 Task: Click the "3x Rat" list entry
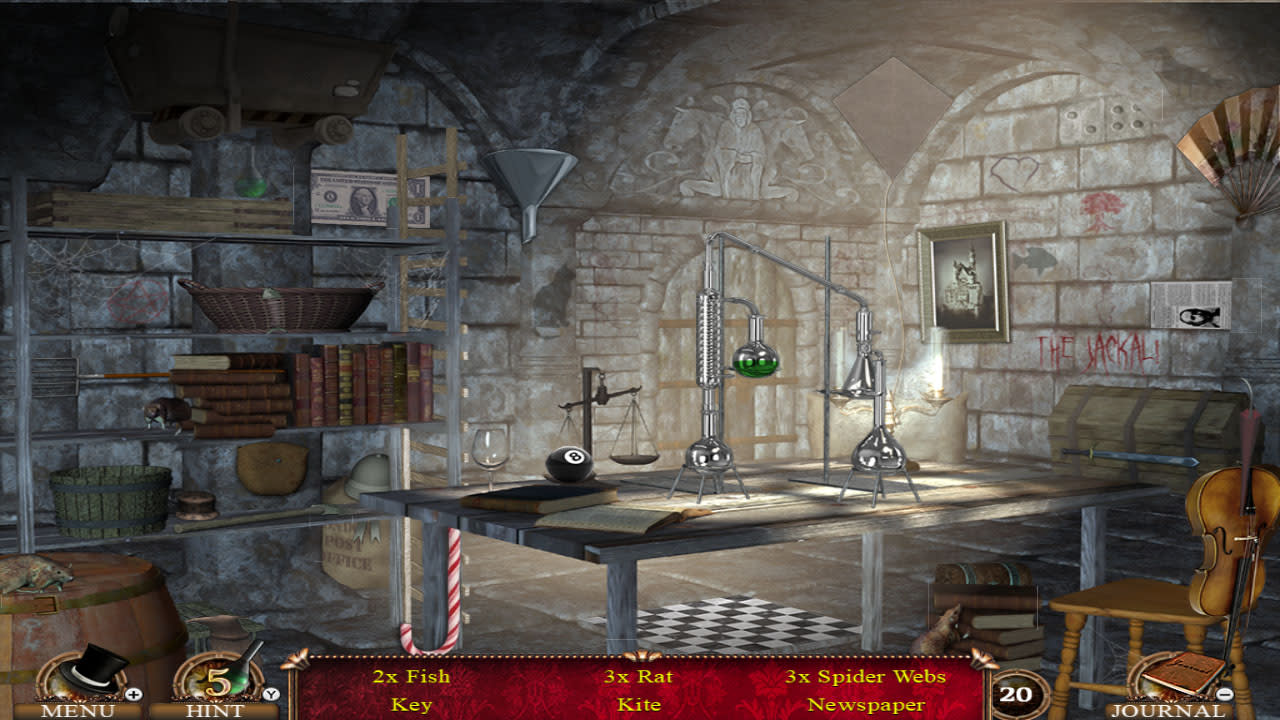[638, 676]
